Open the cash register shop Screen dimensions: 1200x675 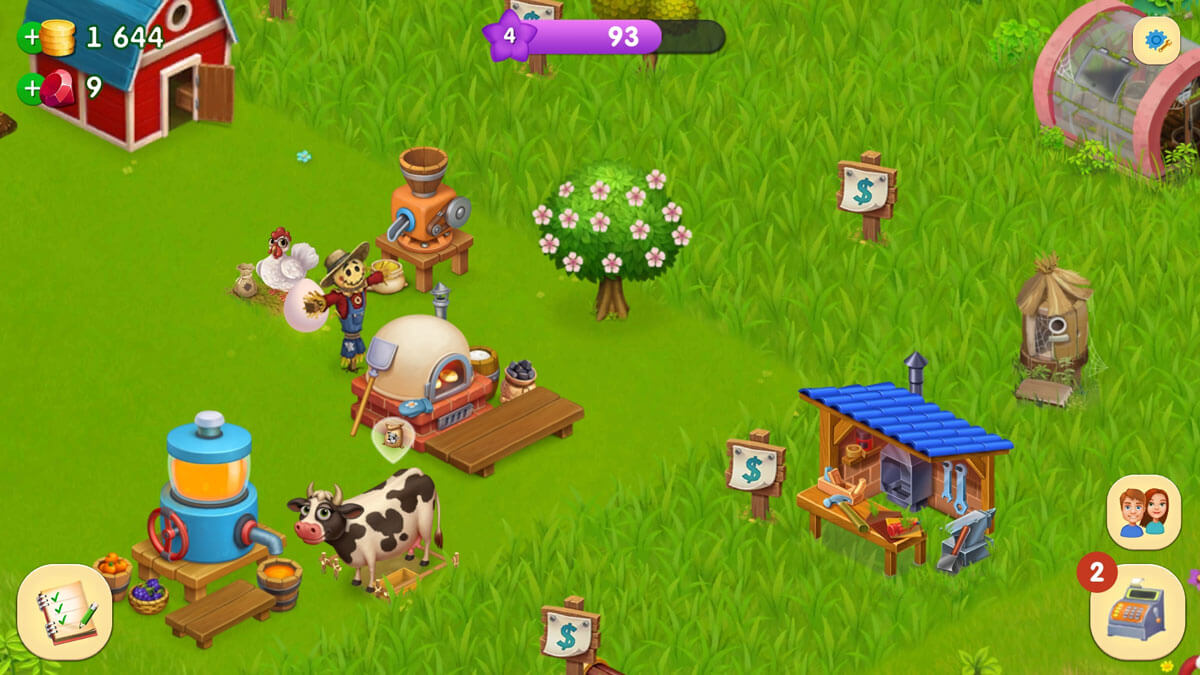[1137, 610]
